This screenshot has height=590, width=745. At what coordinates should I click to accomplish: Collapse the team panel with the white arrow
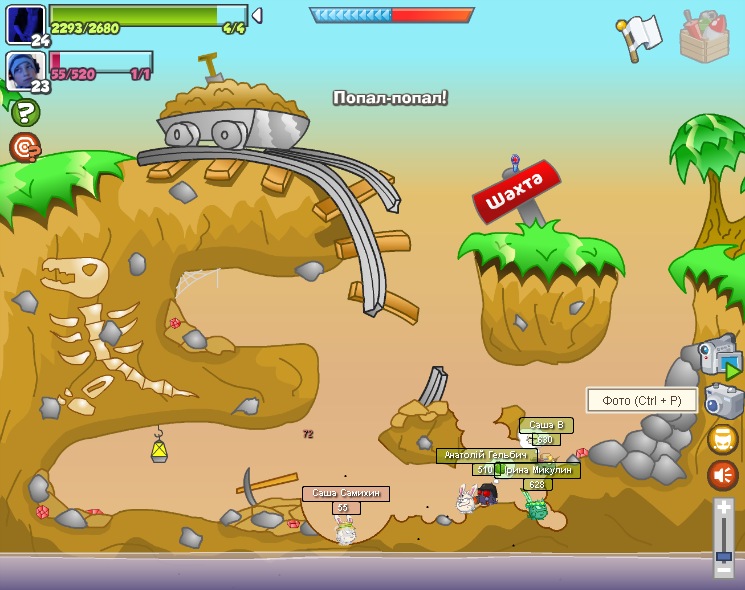coord(257,15)
